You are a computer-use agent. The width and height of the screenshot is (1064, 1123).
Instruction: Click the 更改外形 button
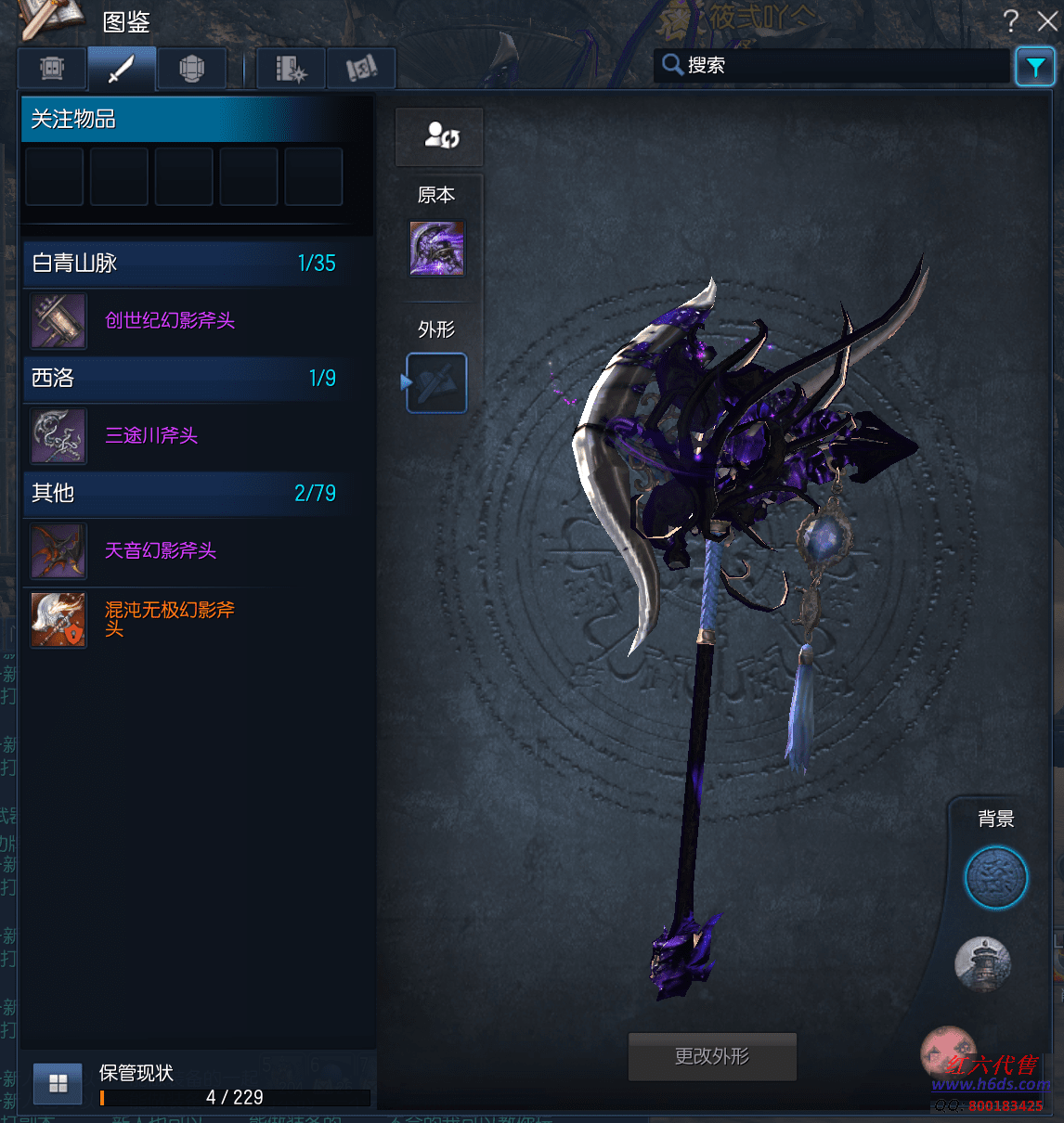click(x=712, y=1056)
